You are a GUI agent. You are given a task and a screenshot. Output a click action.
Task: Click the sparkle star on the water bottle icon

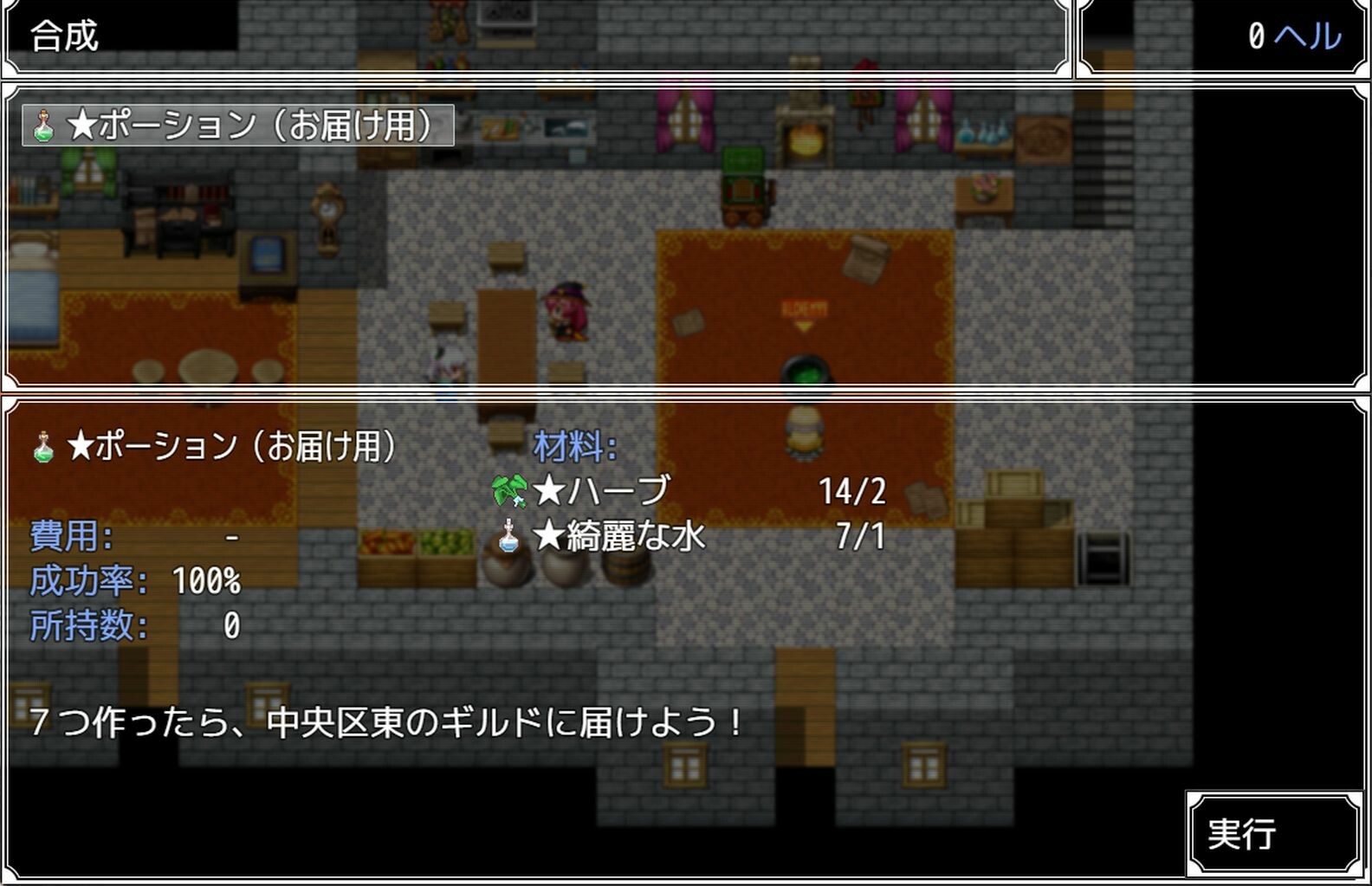coord(507,523)
